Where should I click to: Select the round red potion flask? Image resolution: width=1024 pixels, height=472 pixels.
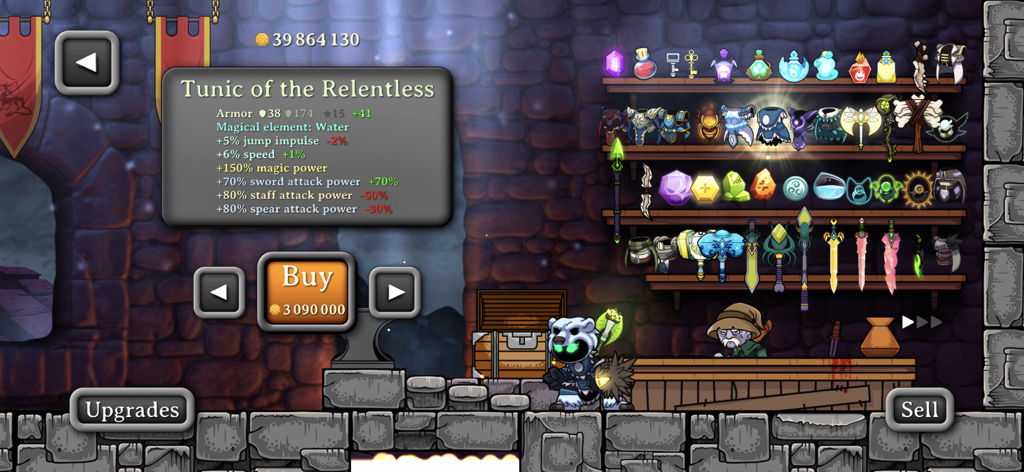click(x=645, y=64)
